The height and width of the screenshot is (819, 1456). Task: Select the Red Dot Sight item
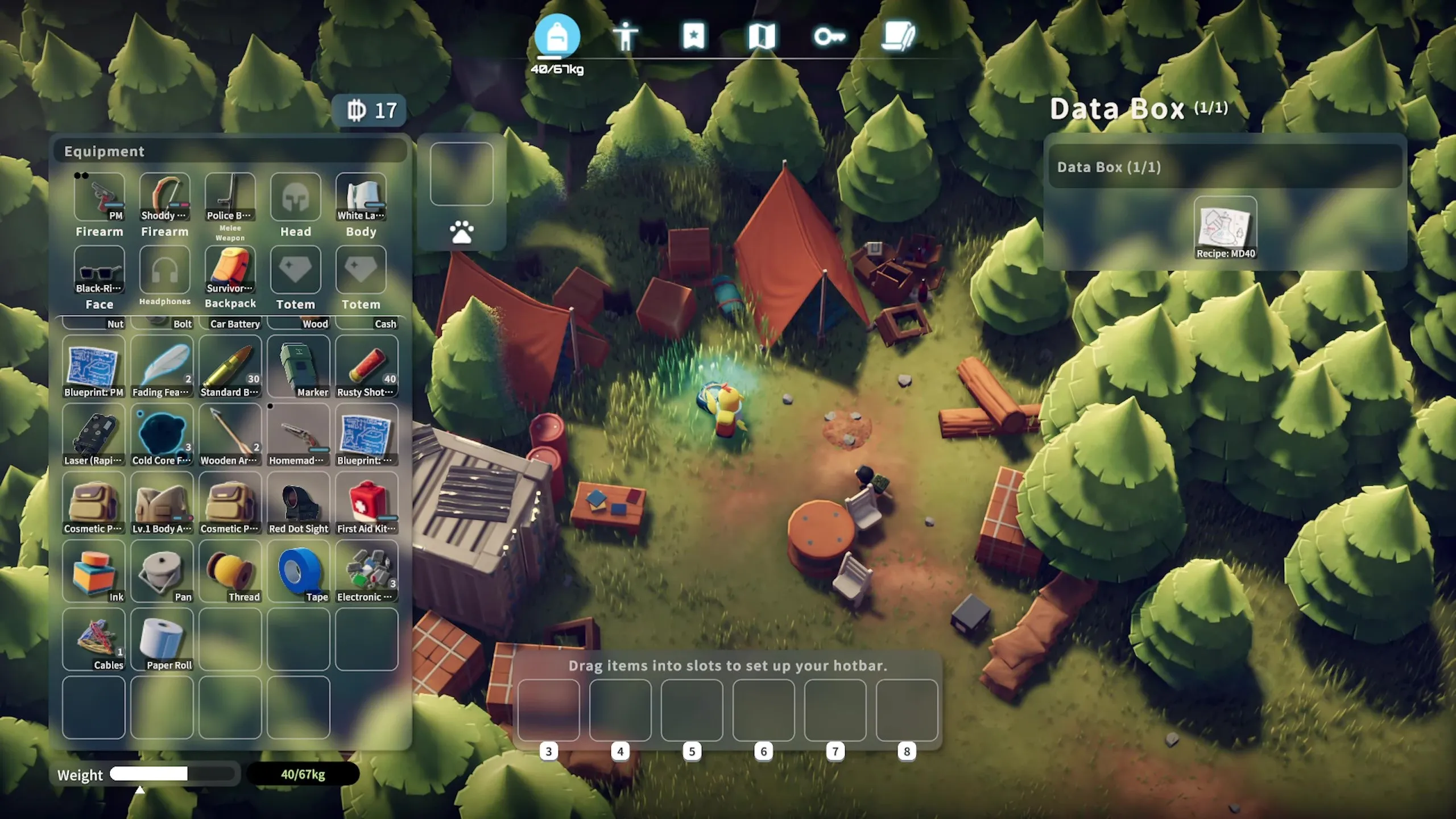(x=299, y=503)
